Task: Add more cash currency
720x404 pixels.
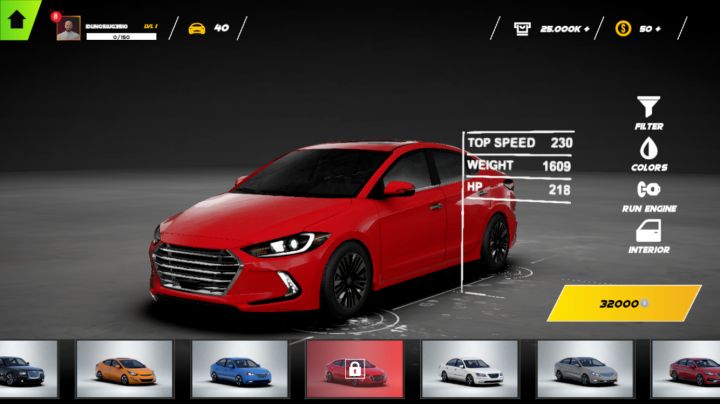Action: click(x=585, y=28)
